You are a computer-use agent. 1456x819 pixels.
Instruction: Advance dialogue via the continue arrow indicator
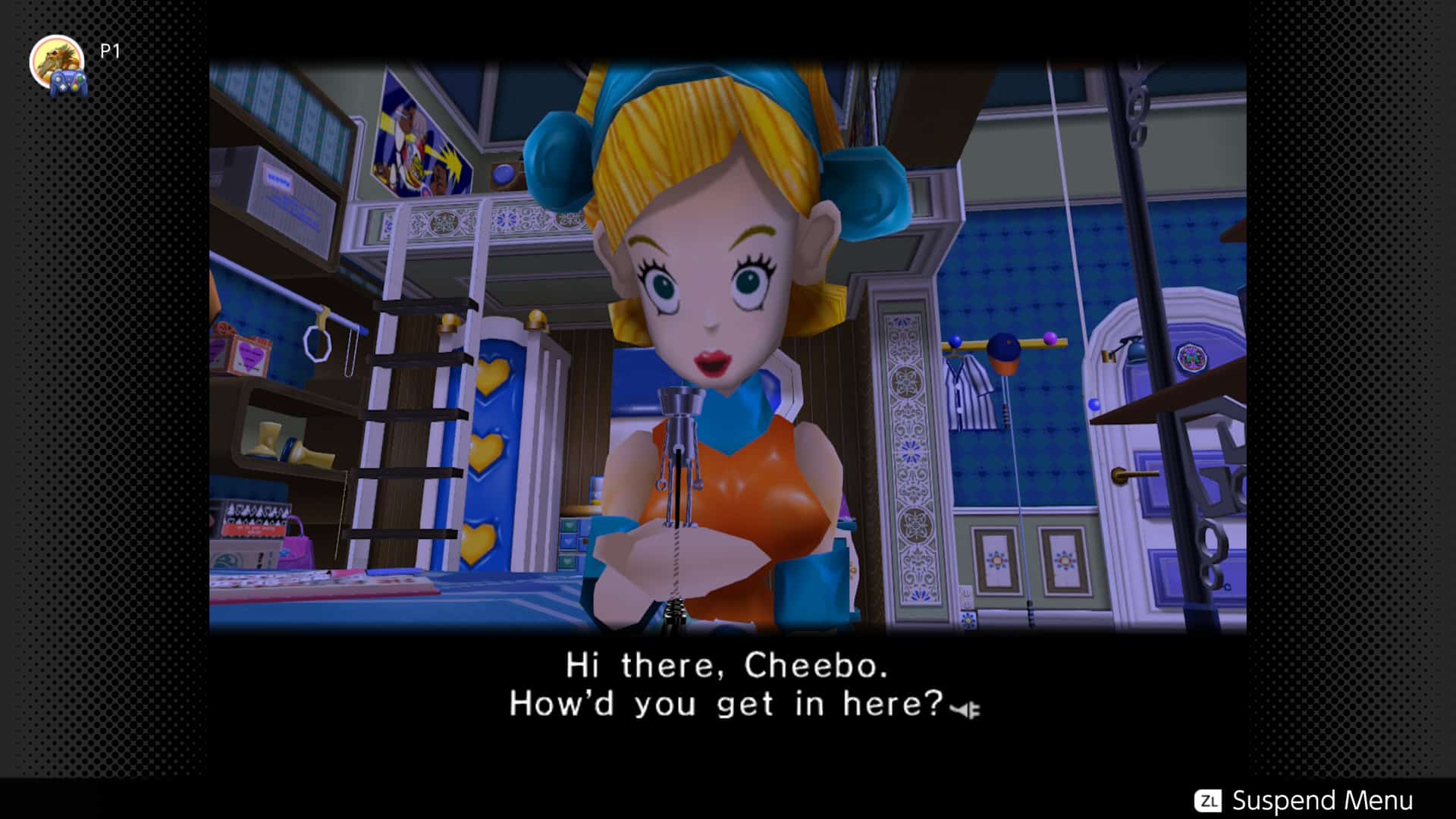coord(965,710)
